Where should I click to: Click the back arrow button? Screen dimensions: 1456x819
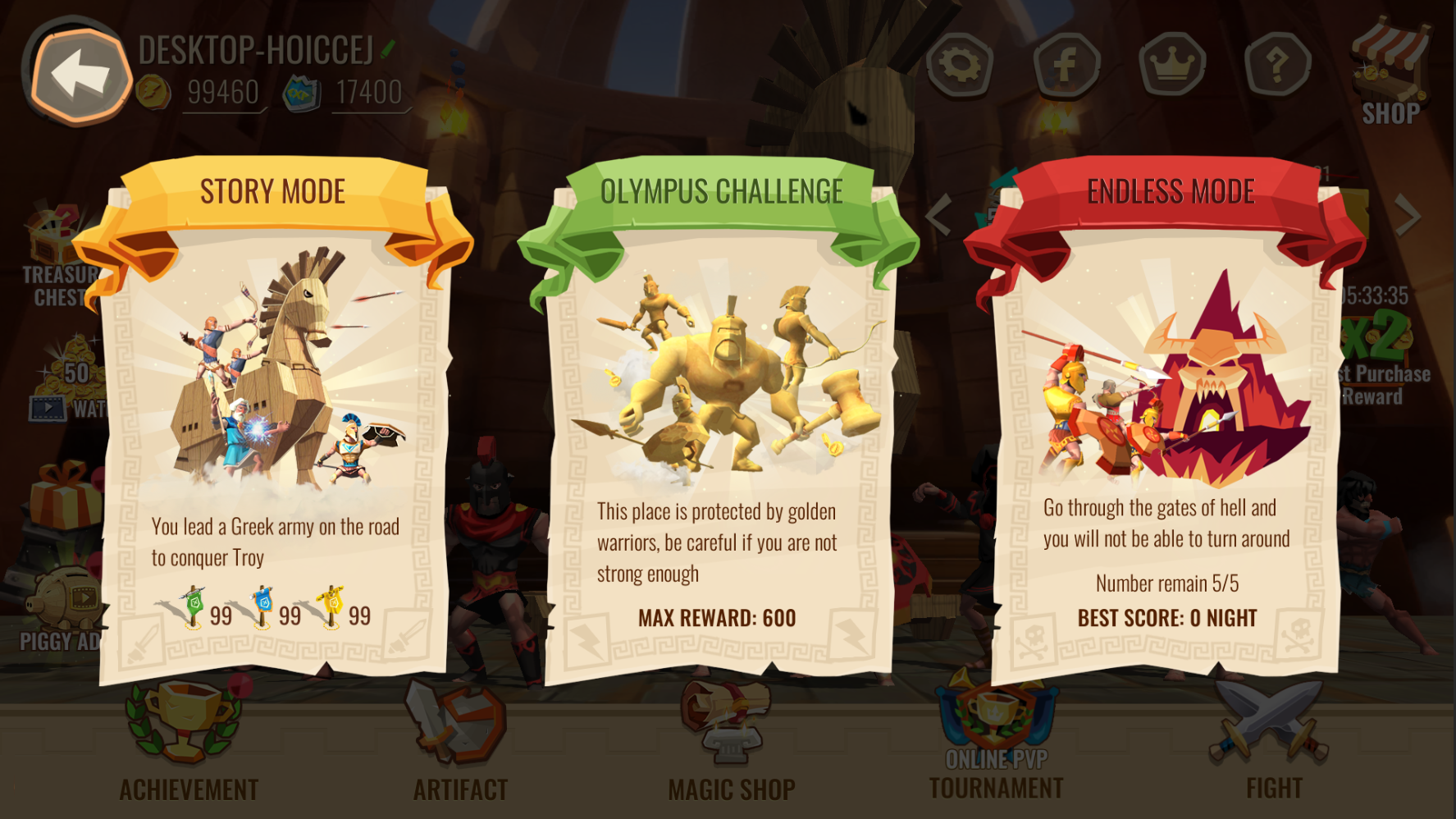pyautogui.click(x=79, y=75)
